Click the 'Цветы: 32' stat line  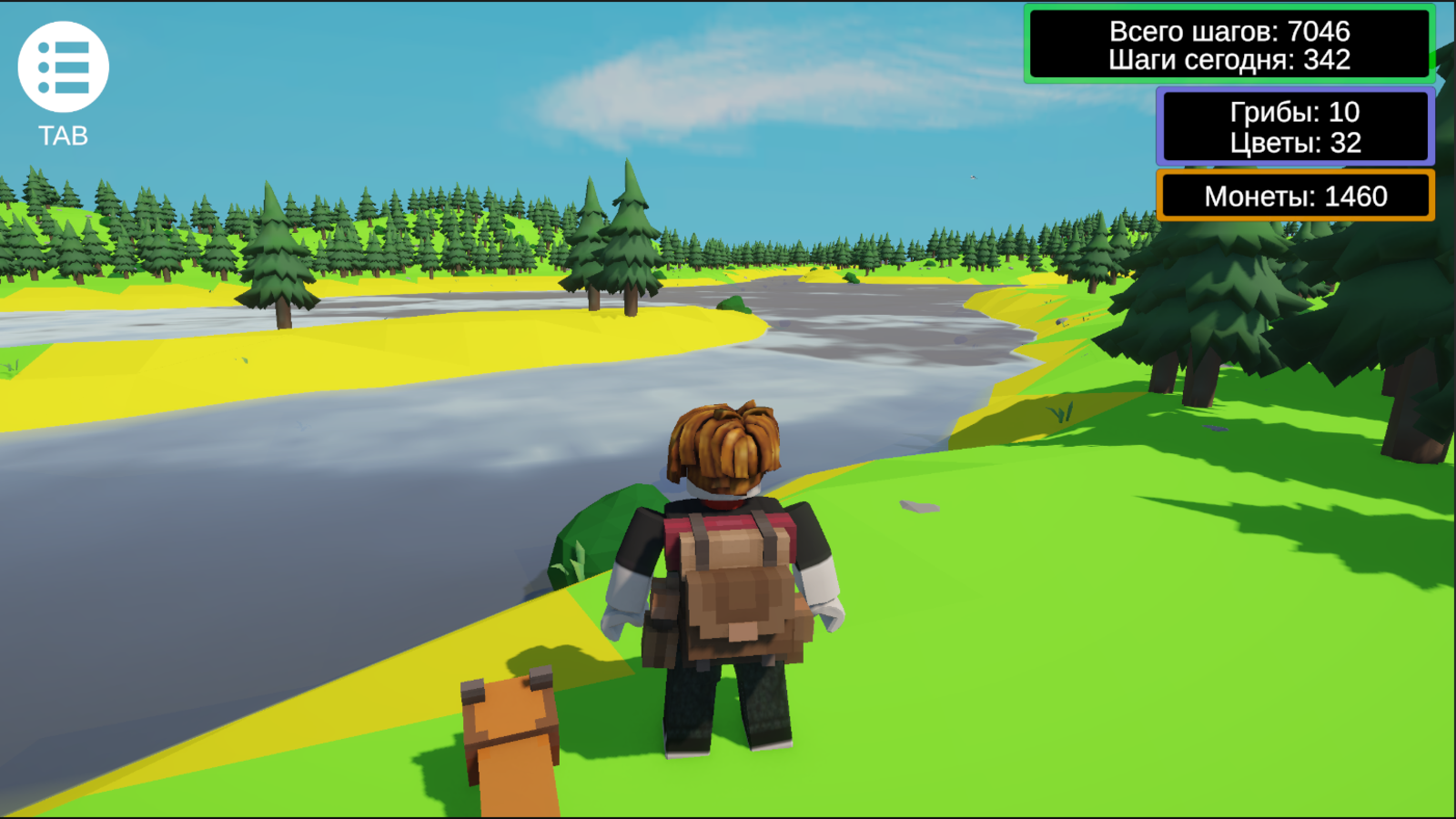click(1294, 142)
